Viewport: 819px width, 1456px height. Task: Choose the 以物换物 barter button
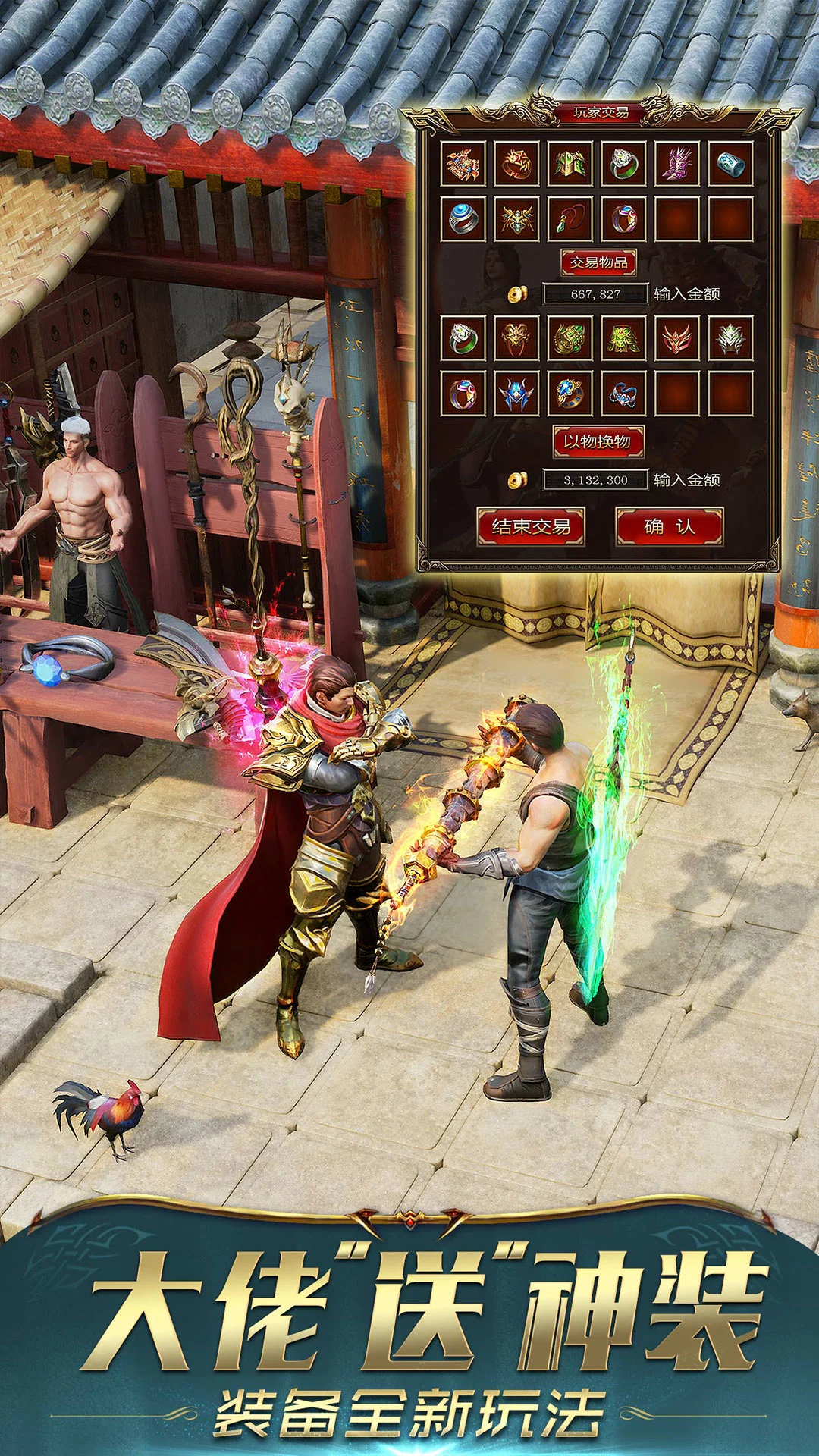598,441
